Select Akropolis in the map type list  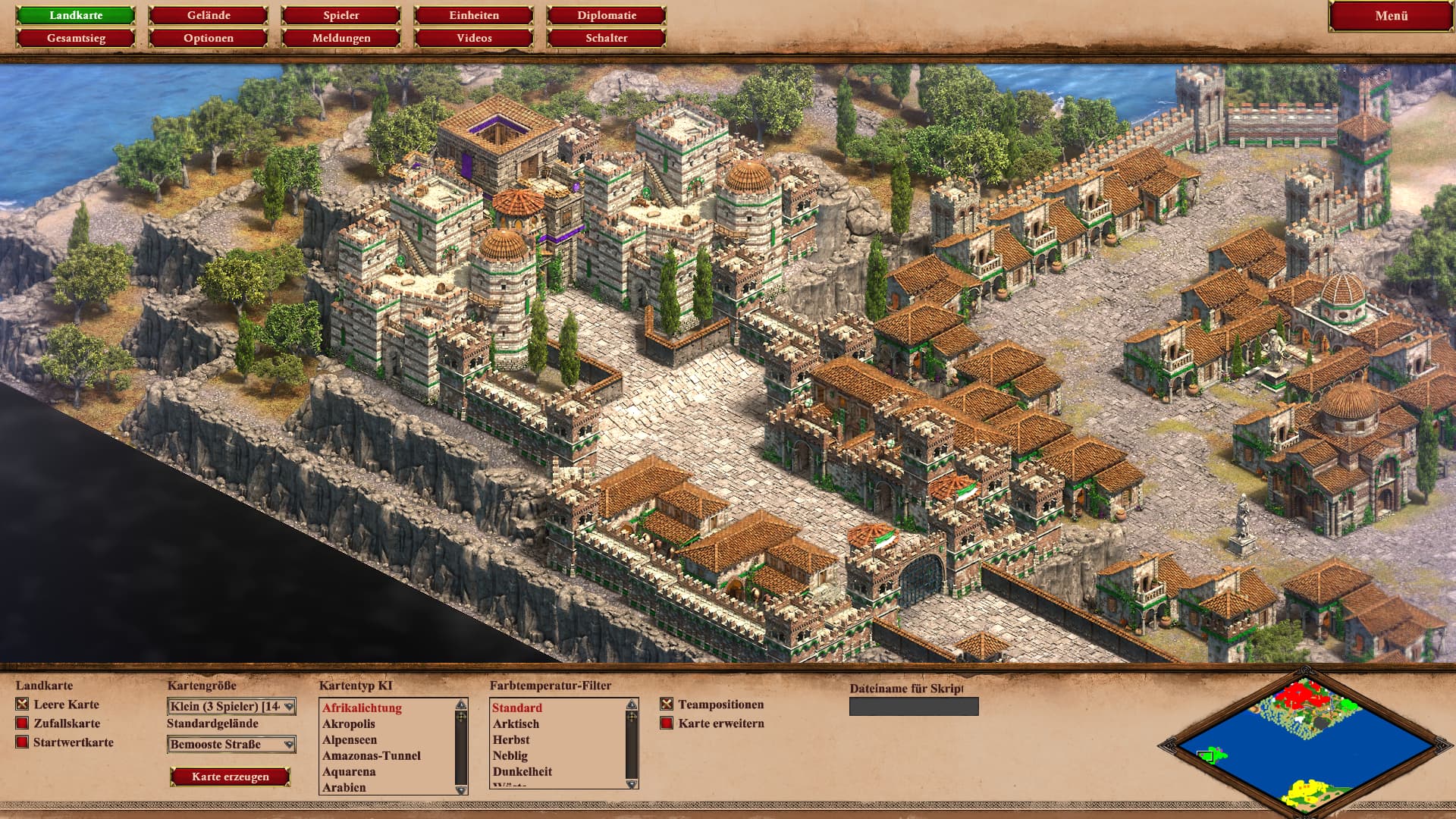349,724
